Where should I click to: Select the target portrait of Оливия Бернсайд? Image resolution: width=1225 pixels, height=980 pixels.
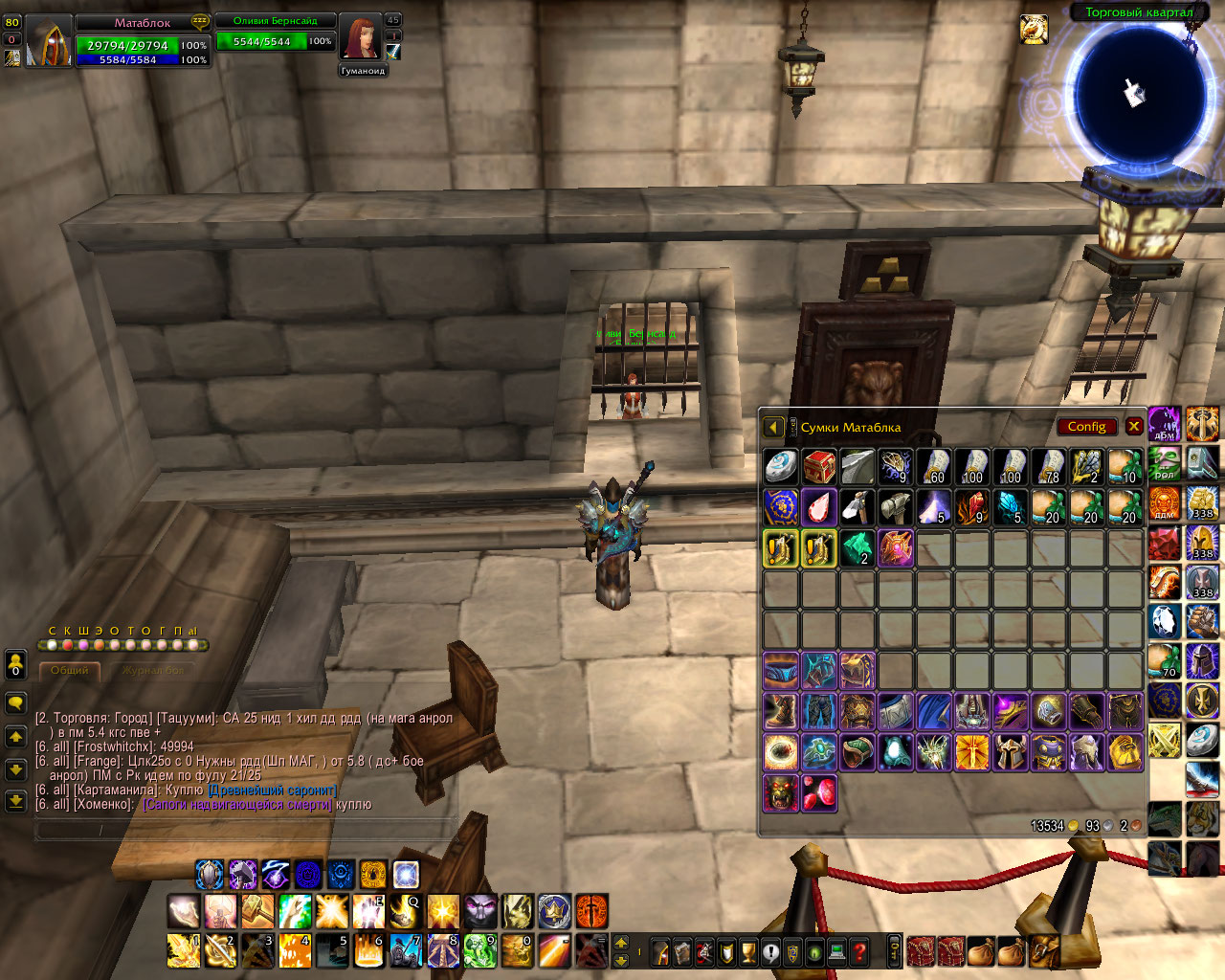click(361, 39)
